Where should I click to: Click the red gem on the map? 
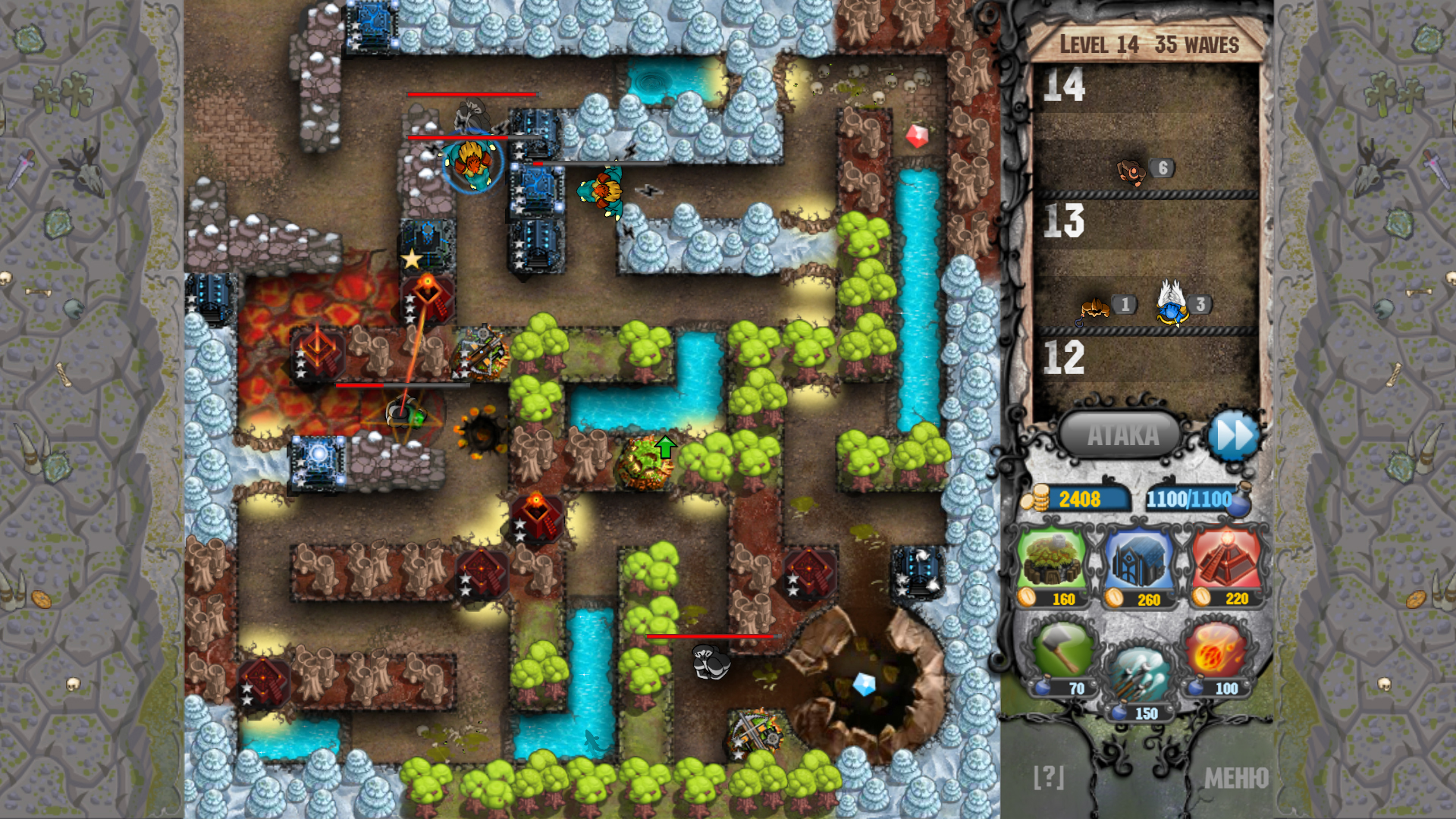pyautogui.click(x=918, y=137)
